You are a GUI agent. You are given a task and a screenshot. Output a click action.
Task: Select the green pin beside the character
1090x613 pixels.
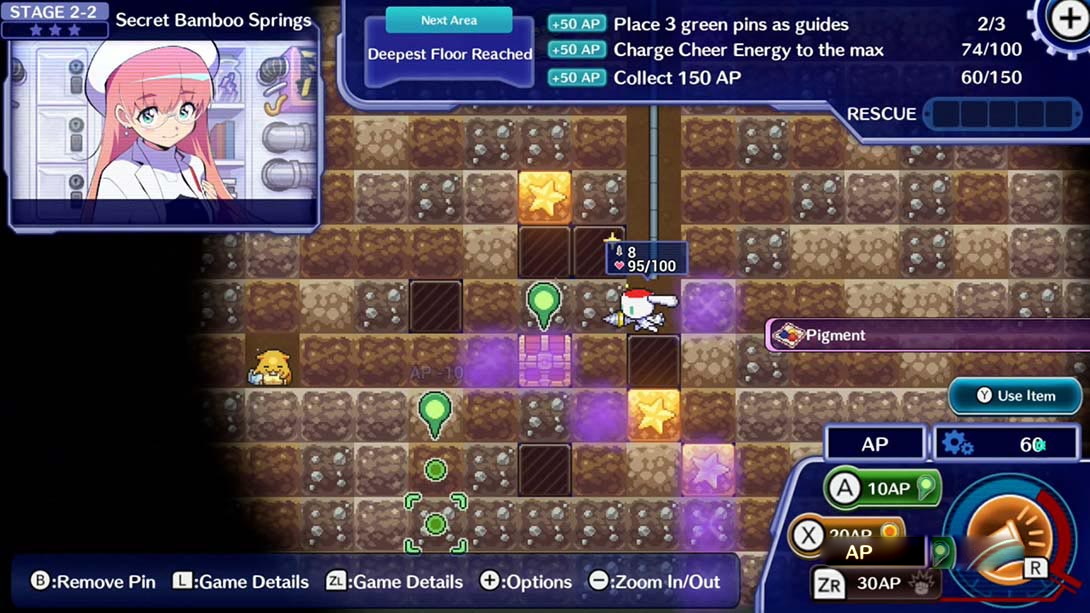(x=544, y=302)
